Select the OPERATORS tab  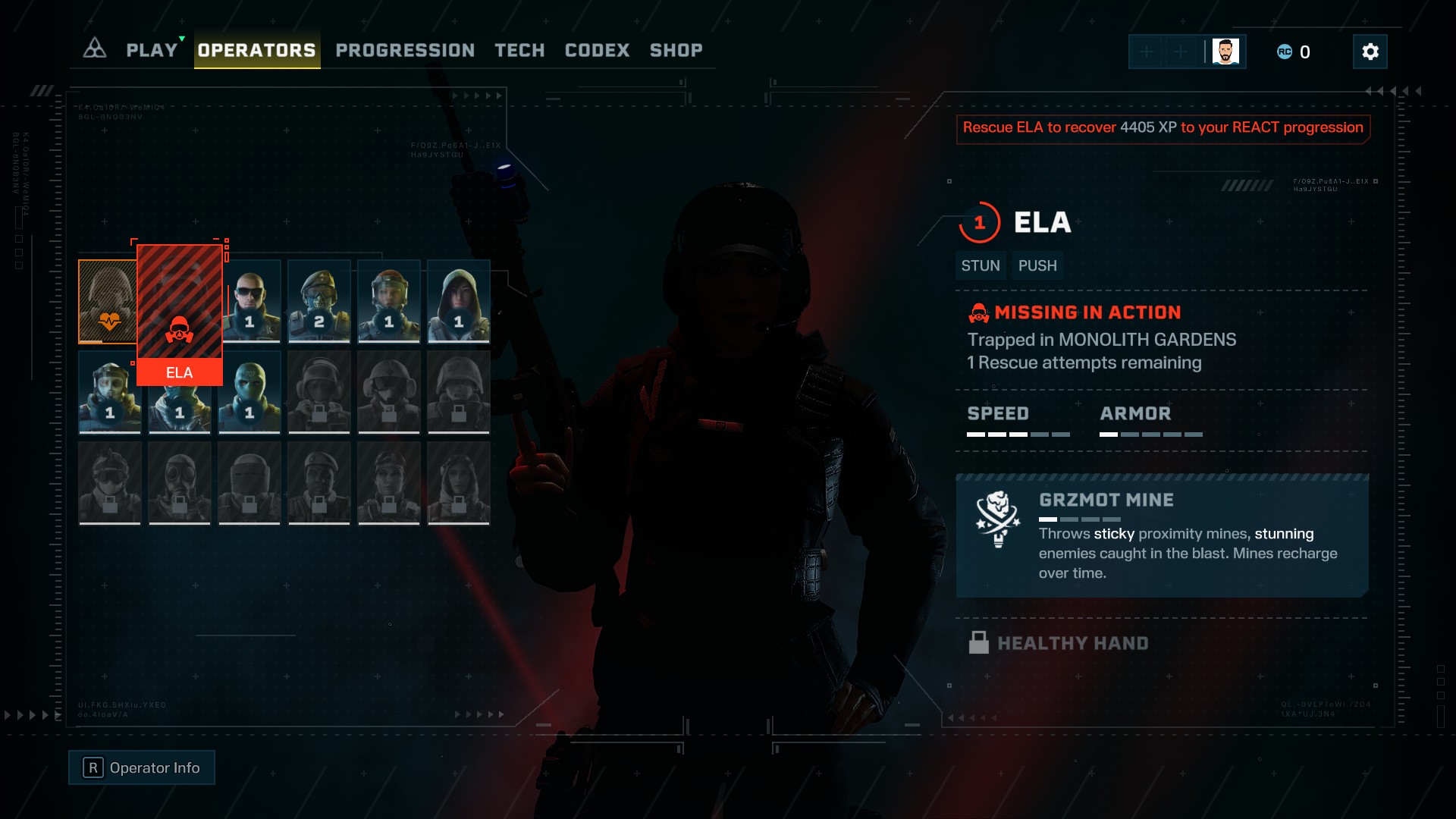(x=256, y=50)
